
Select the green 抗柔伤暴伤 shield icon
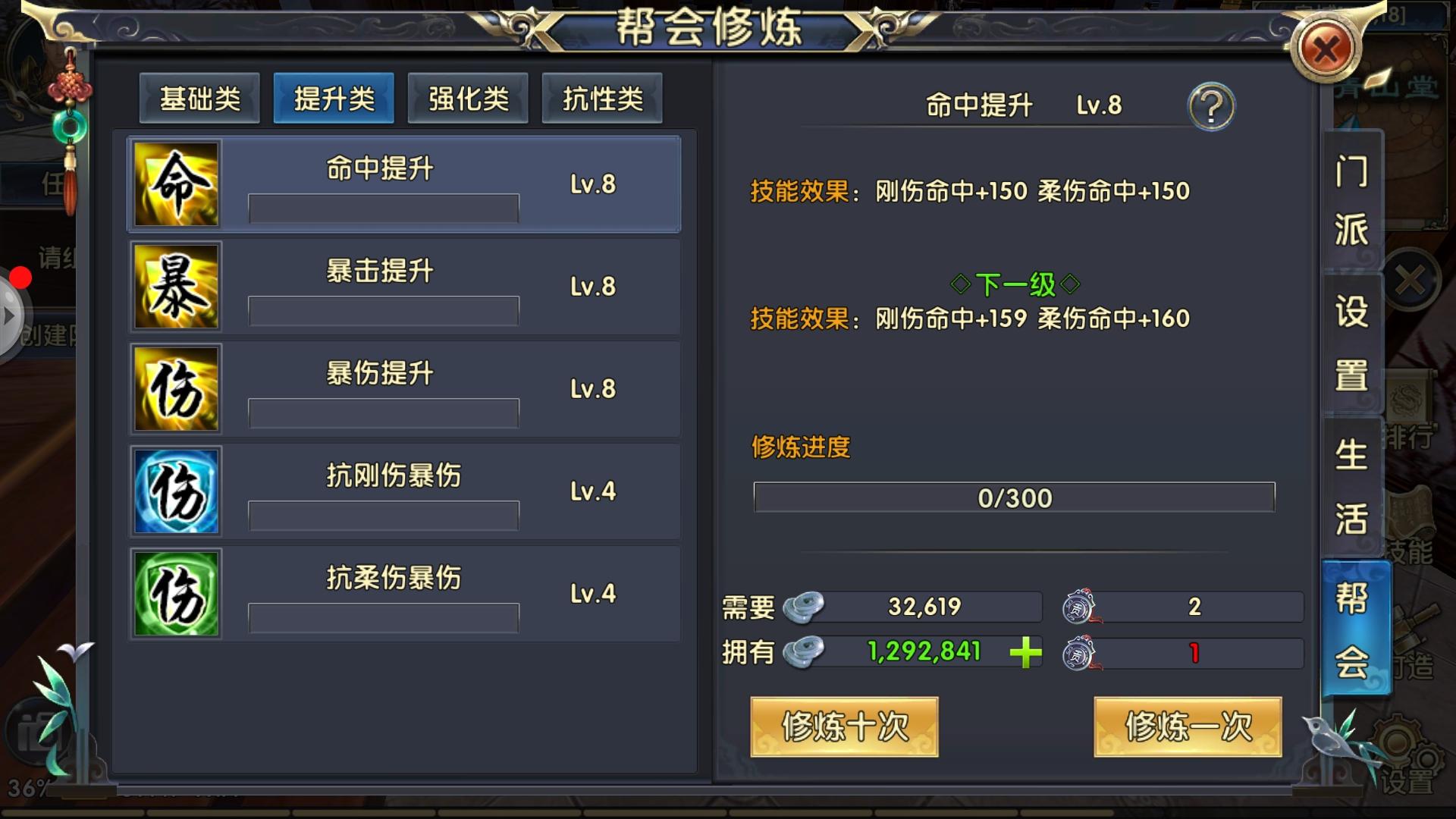coord(176,594)
